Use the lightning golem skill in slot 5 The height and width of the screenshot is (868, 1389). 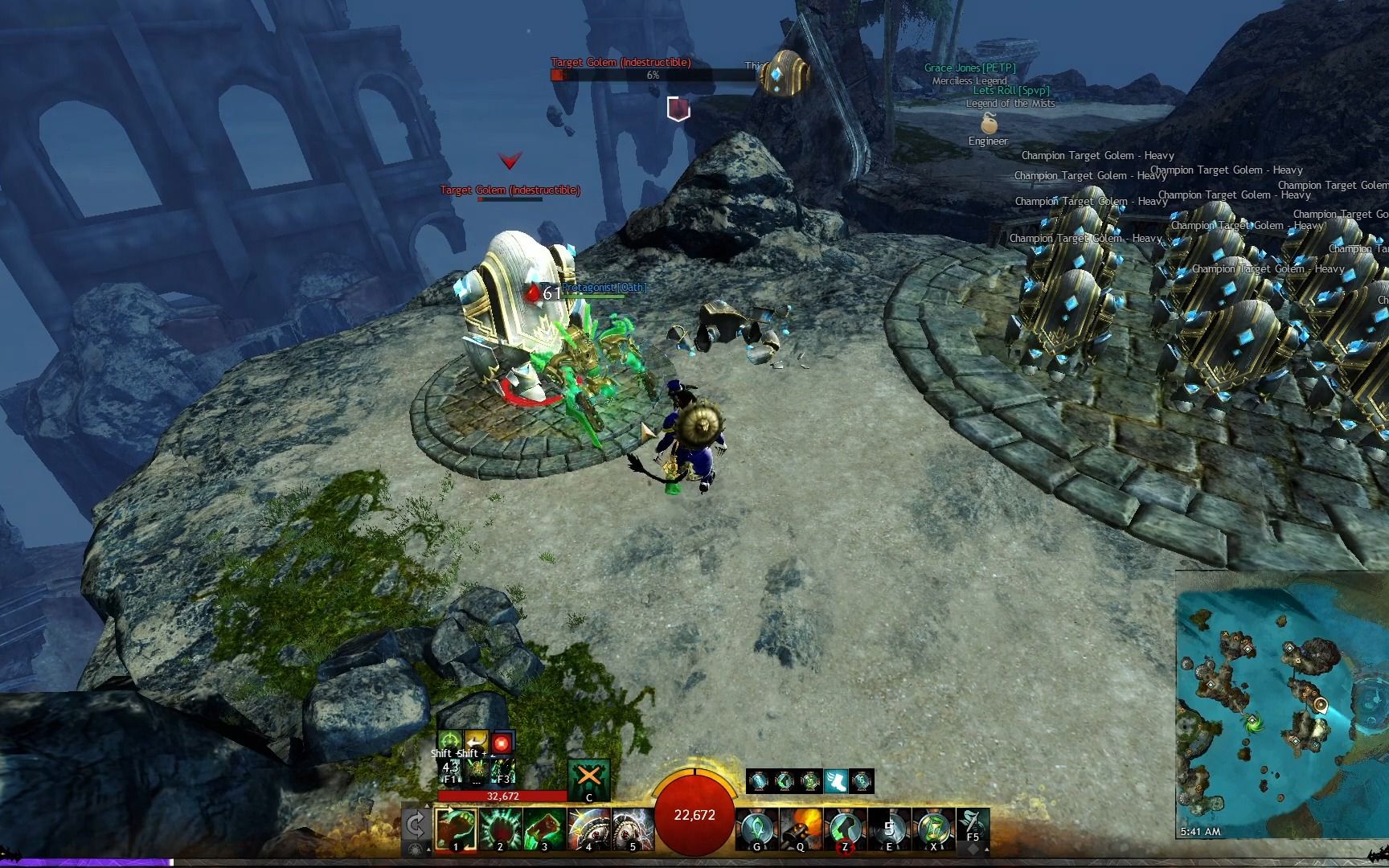click(633, 829)
